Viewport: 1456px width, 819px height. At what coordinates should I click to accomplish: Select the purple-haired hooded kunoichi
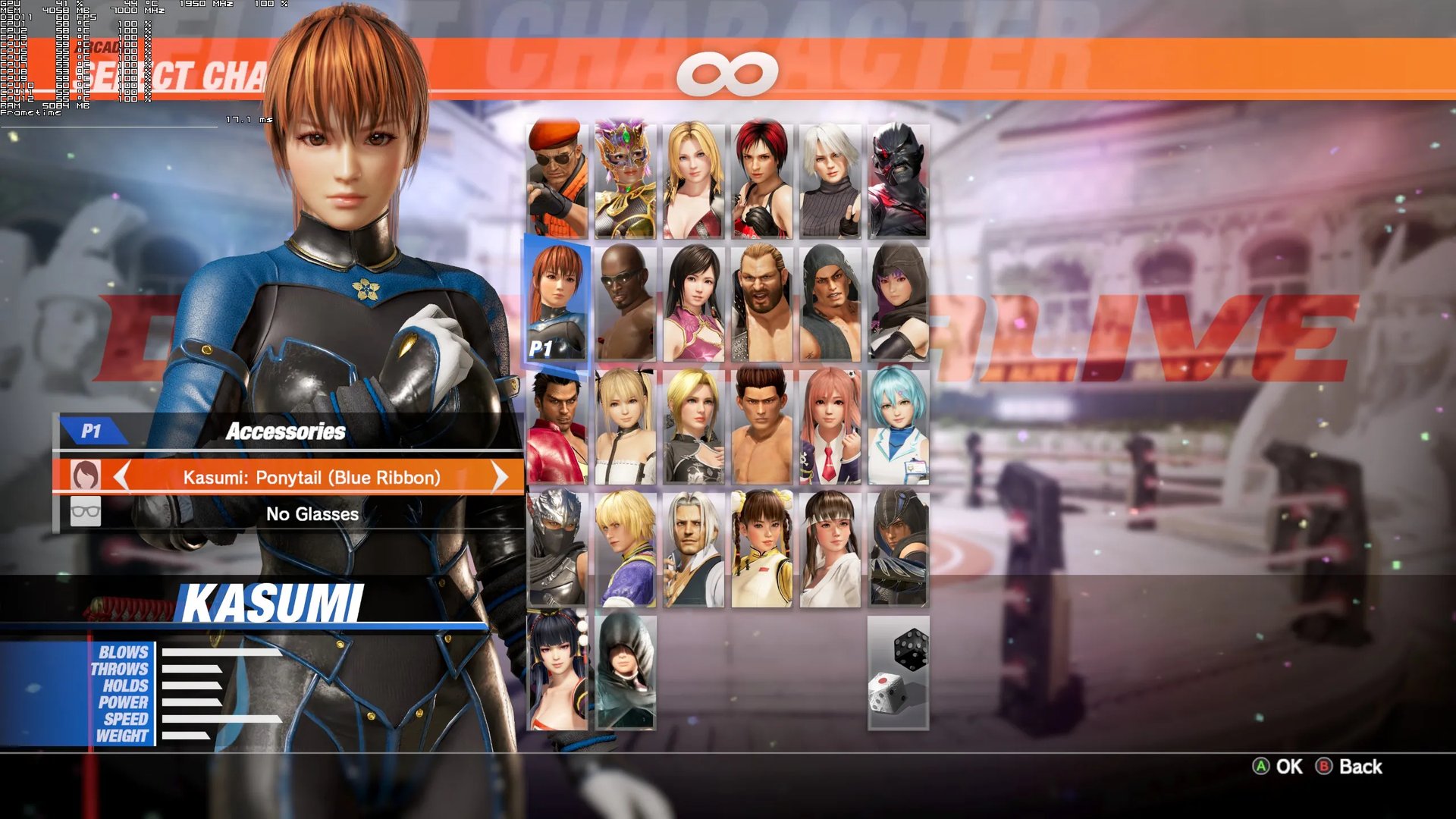point(899,302)
